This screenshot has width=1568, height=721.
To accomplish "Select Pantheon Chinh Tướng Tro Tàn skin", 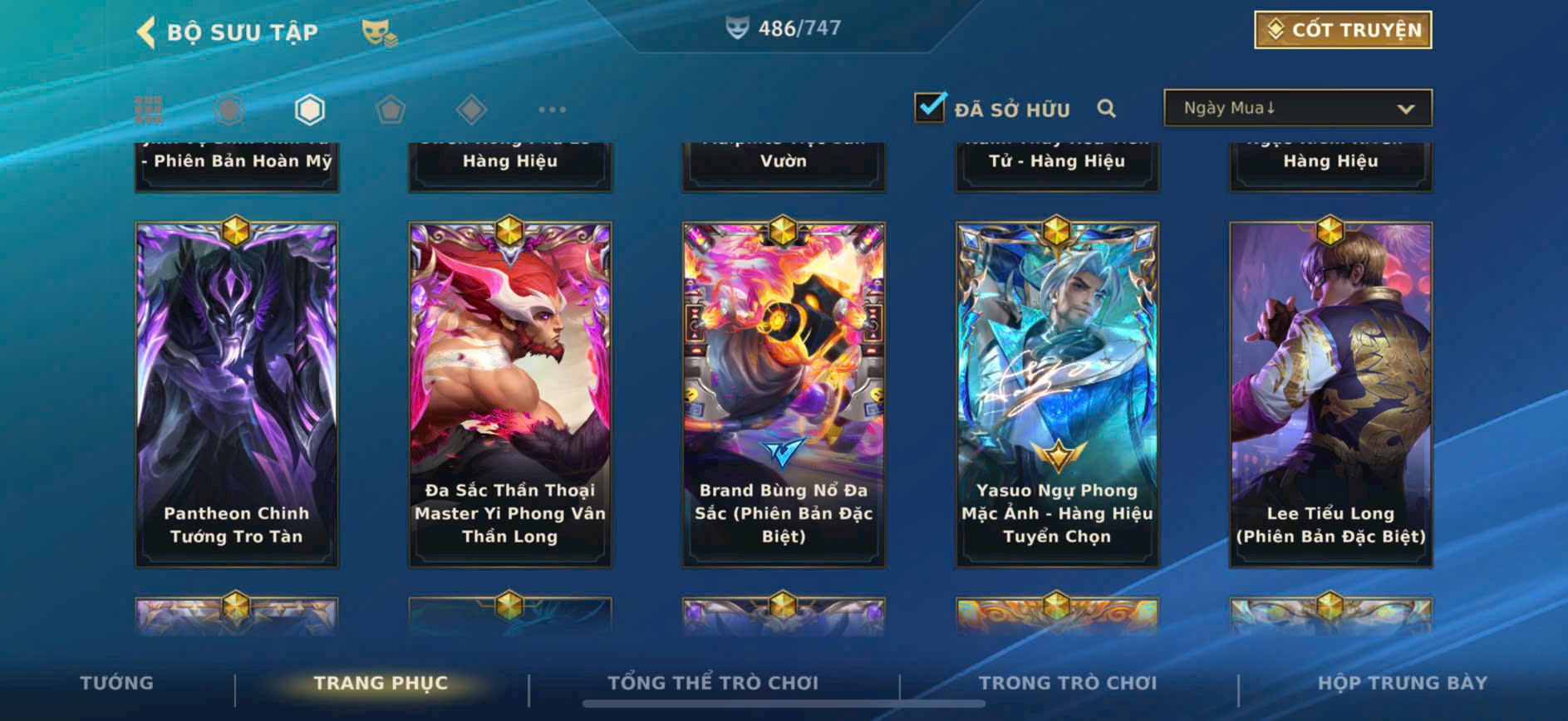I will pos(237,394).
